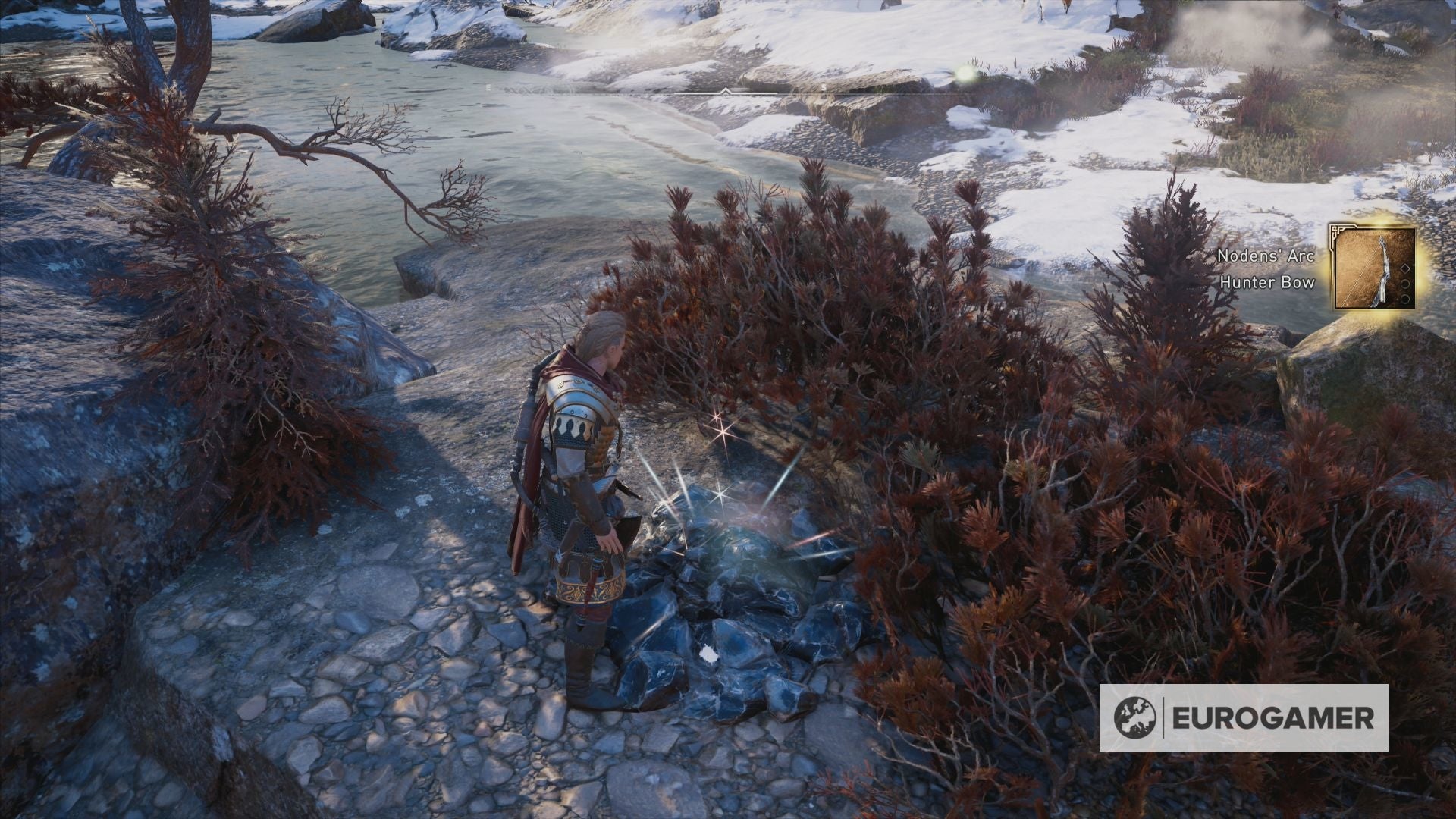Click the S direction marker on the compass
The height and width of the screenshot is (819, 1456).
[x=824, y=87]
